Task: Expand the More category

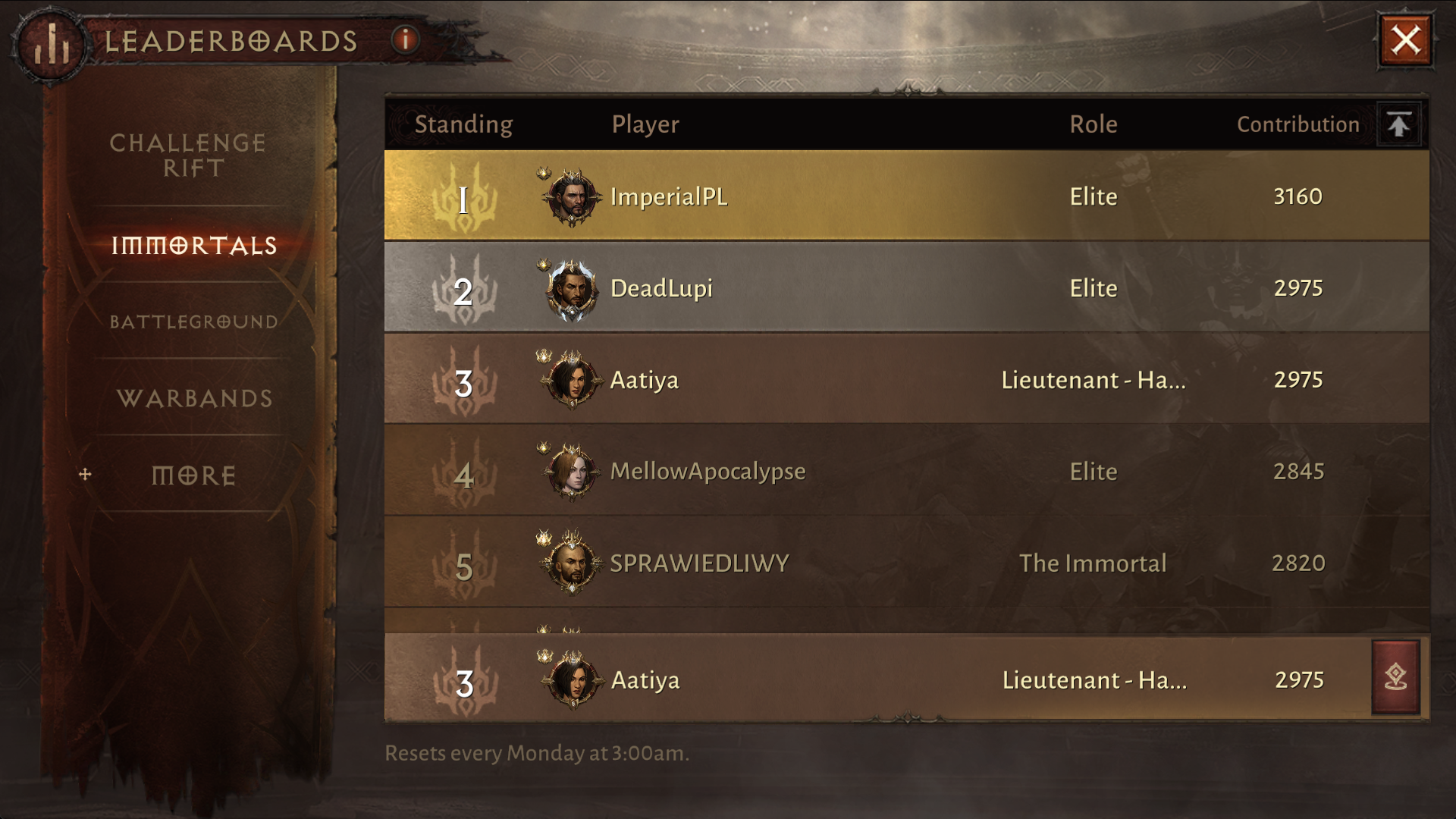Action: click(194, 475)
